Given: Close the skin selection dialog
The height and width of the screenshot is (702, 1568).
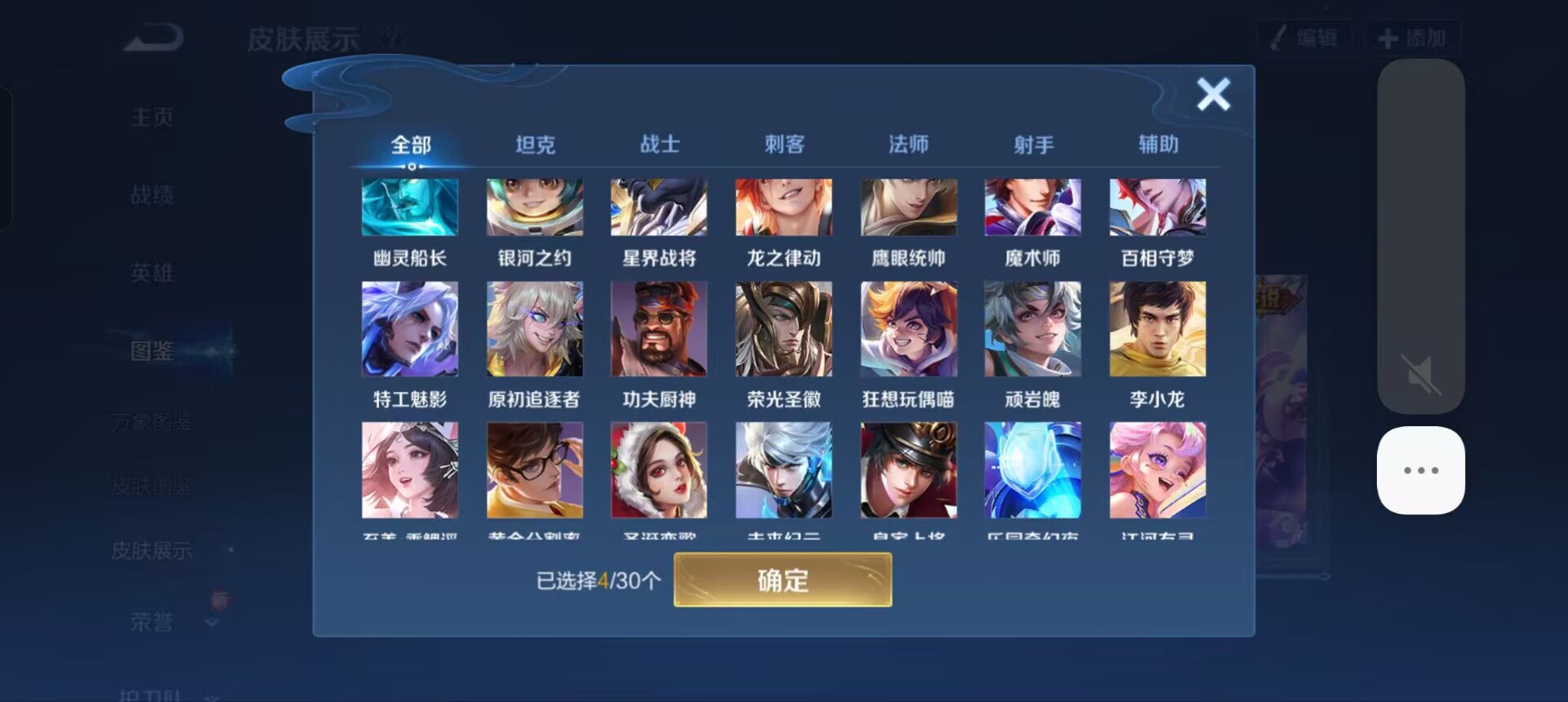Looking at the screenshot, I should (1214, 94).
